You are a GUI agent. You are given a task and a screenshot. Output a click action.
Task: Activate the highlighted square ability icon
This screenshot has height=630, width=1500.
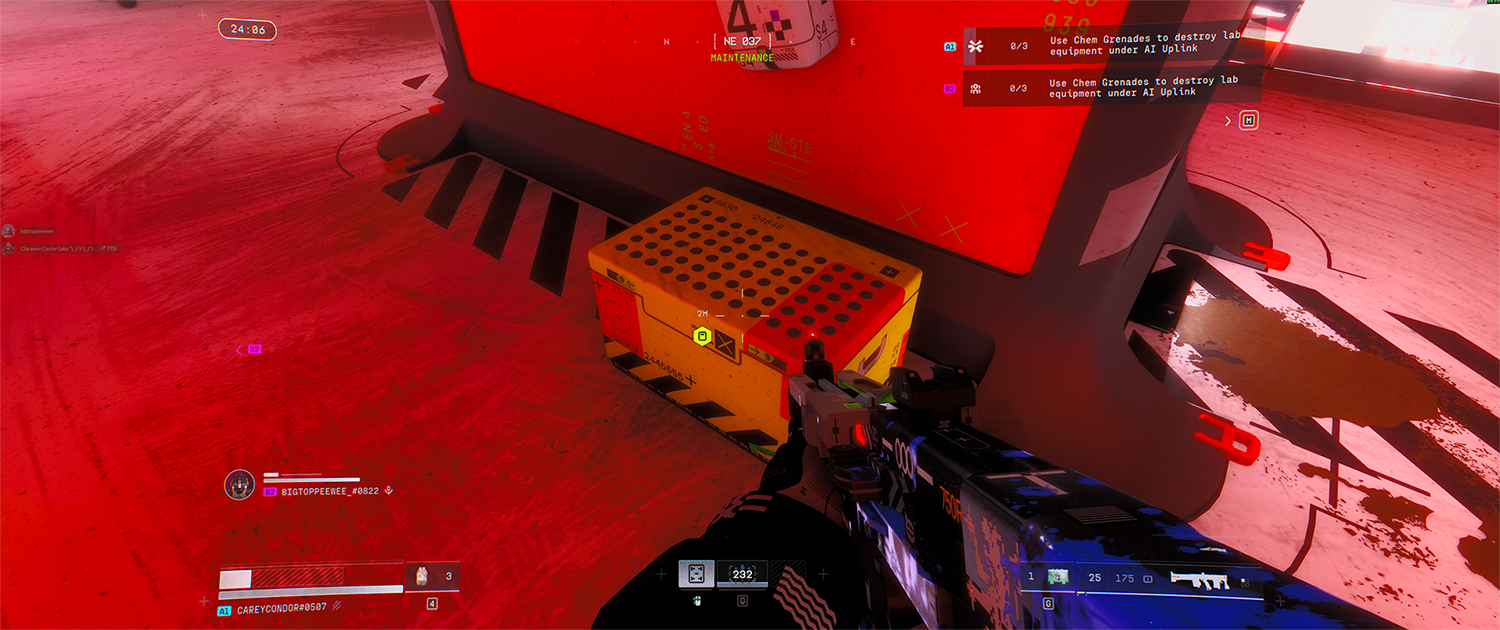(696, 574)
